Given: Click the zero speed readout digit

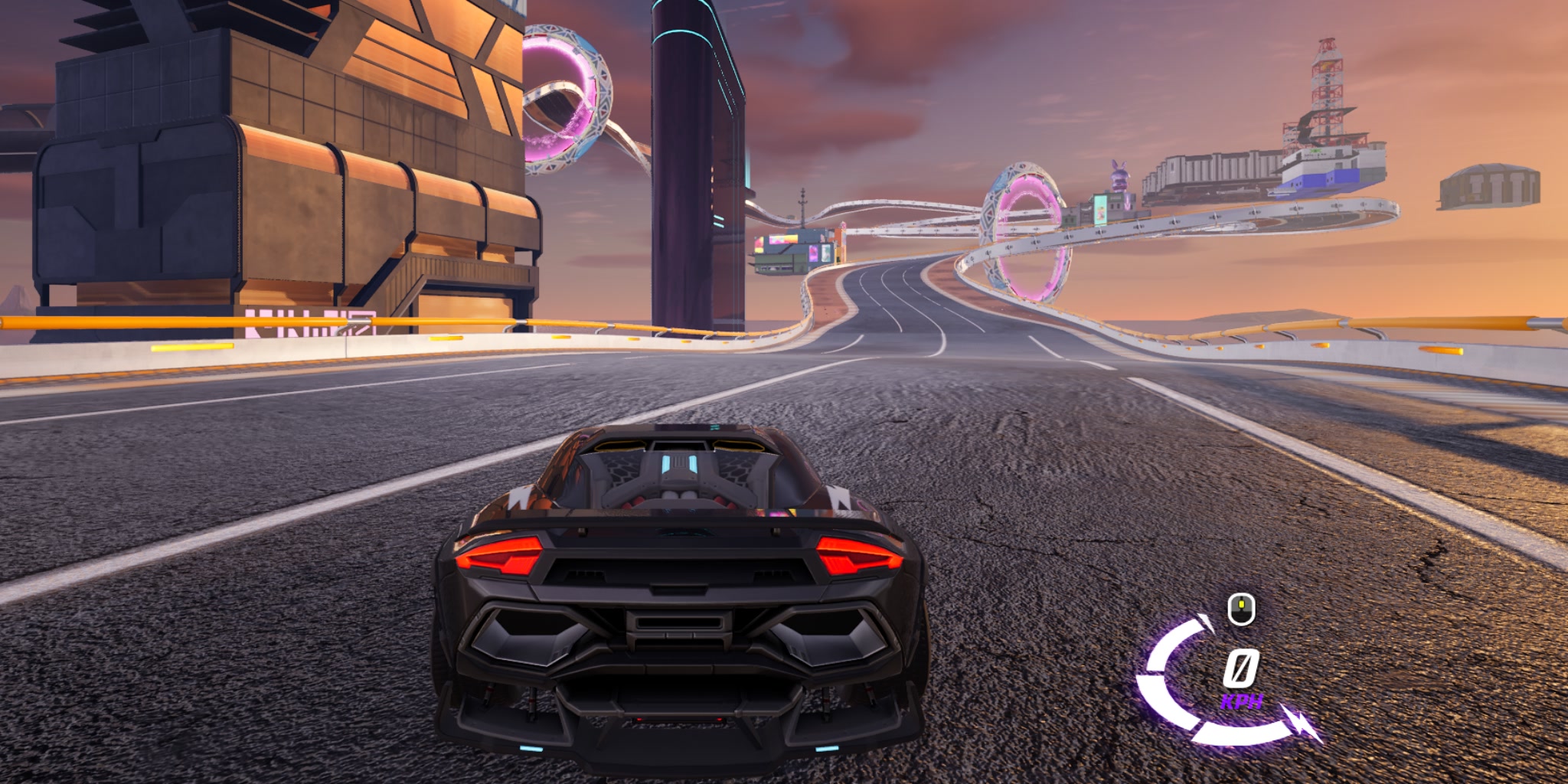Looking at the screenshot, I should coord(1242,669).
